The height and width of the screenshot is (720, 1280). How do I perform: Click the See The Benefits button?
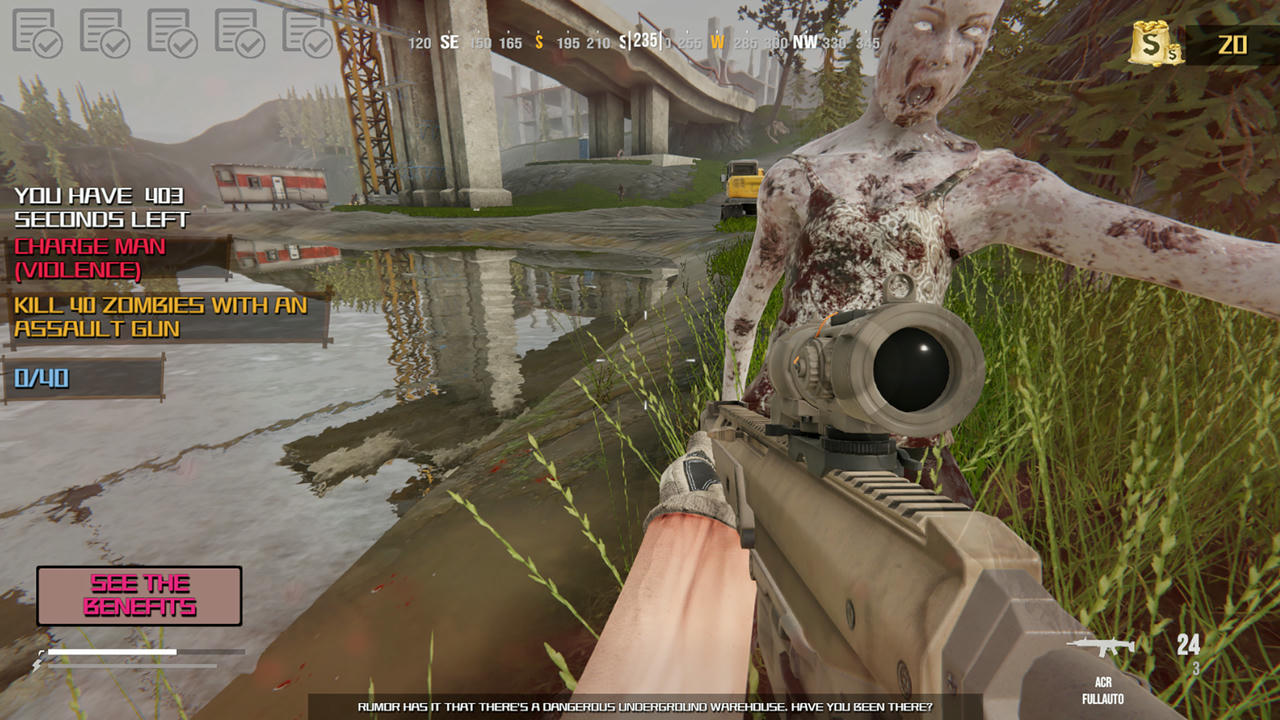click(x=139, y=596)
